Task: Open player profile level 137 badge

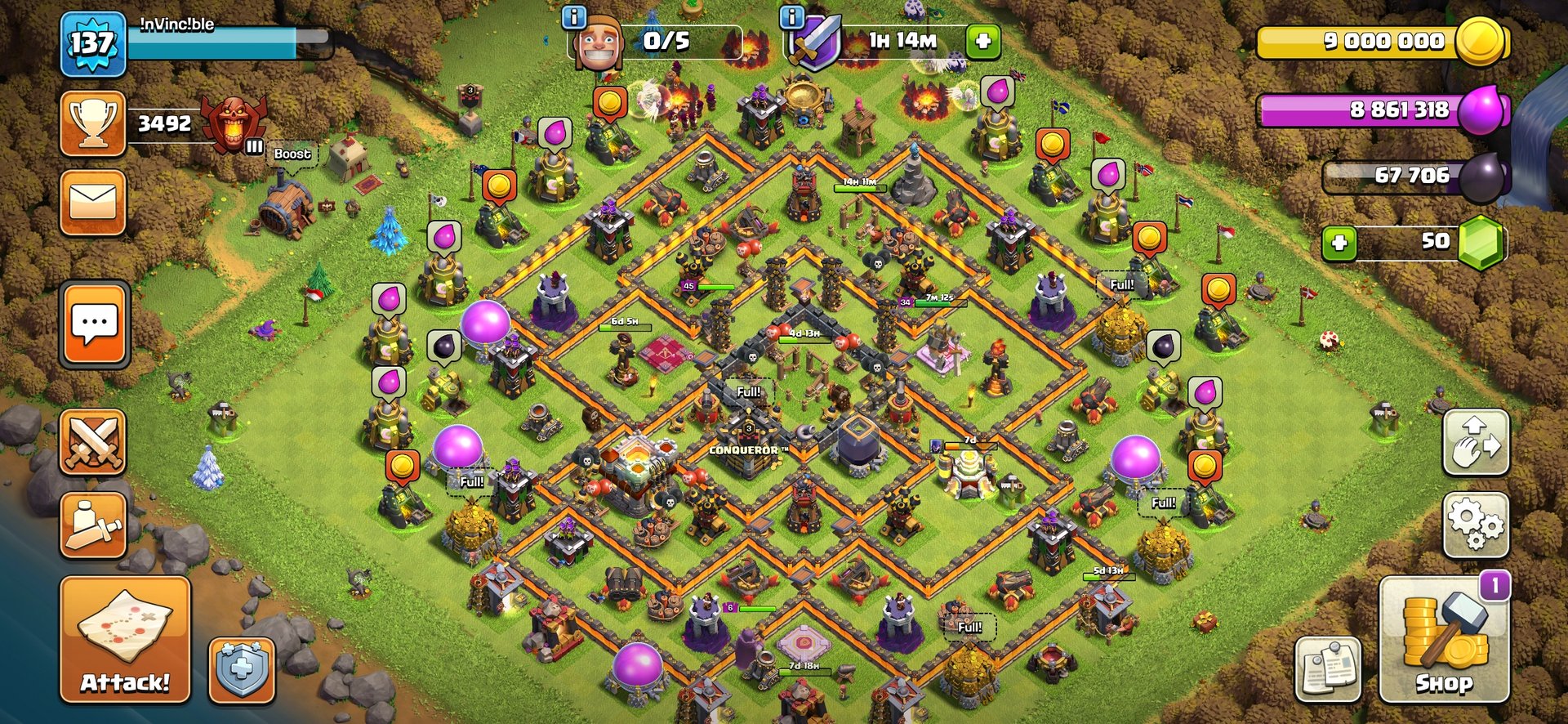Action: click(x=93, y=44)
